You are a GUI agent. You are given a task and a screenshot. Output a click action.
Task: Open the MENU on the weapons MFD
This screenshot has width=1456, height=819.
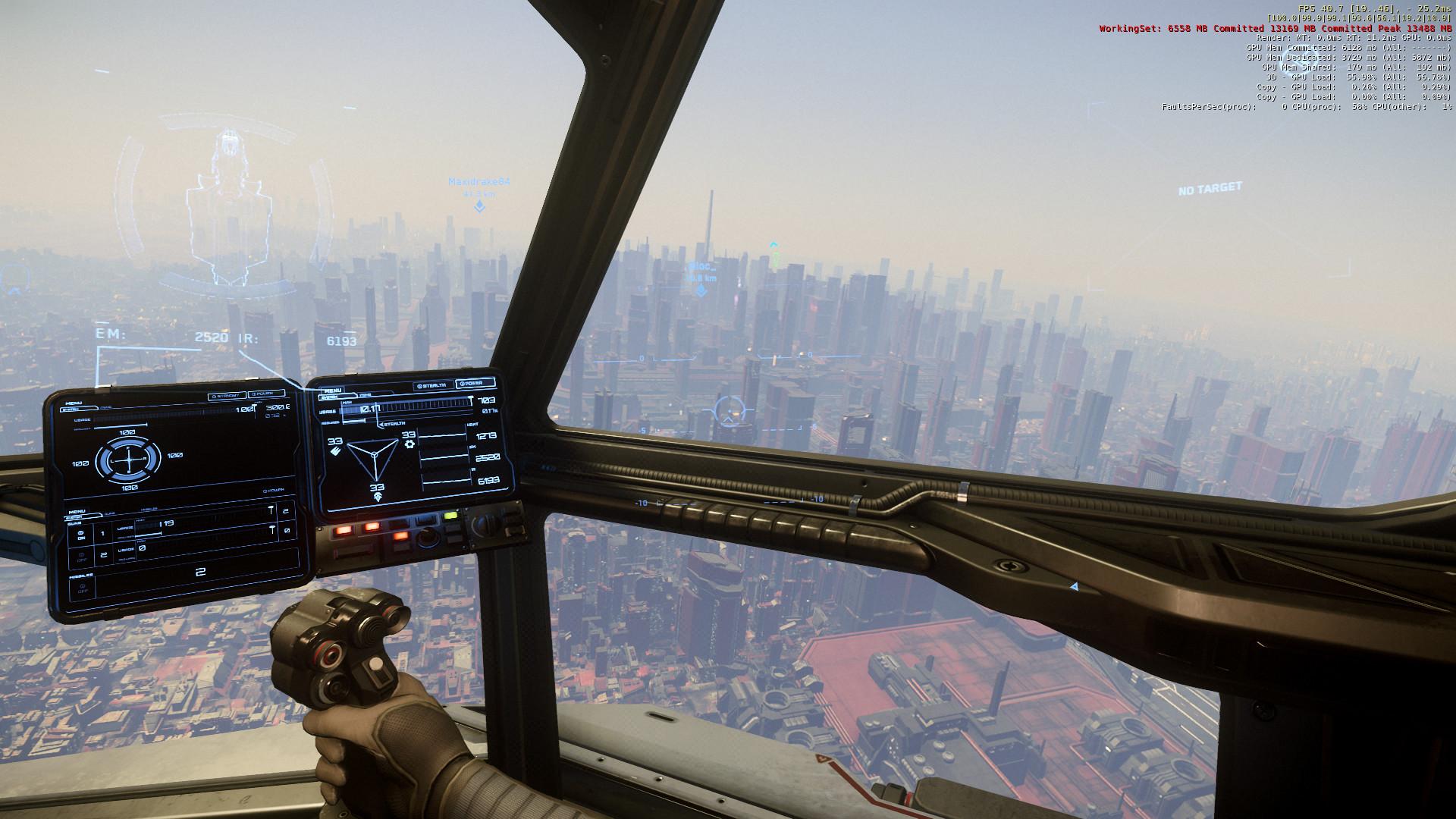pyautogui.click(x=78, y=510)
